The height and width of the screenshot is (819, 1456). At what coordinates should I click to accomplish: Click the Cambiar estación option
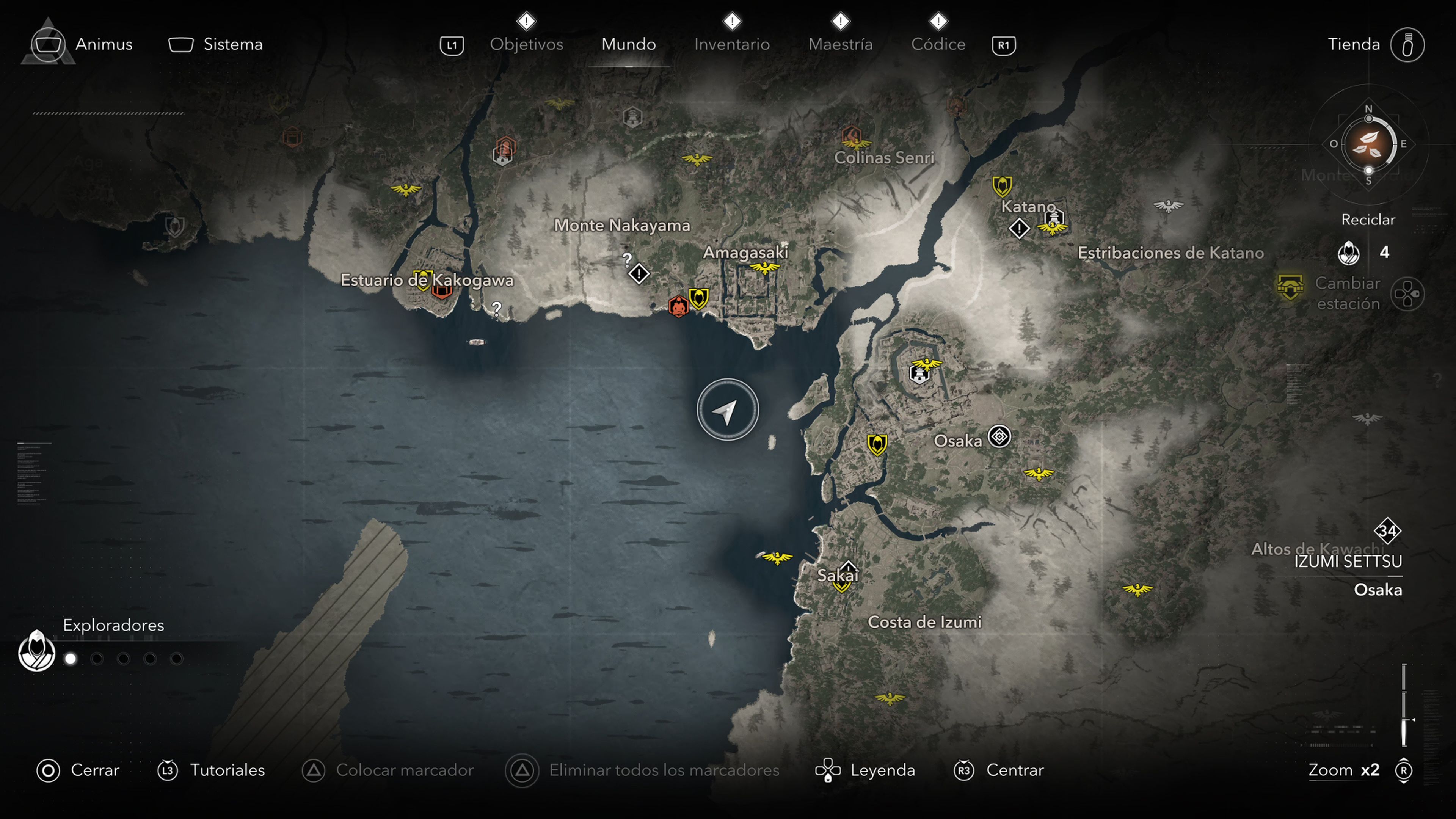pos(1348,293)
